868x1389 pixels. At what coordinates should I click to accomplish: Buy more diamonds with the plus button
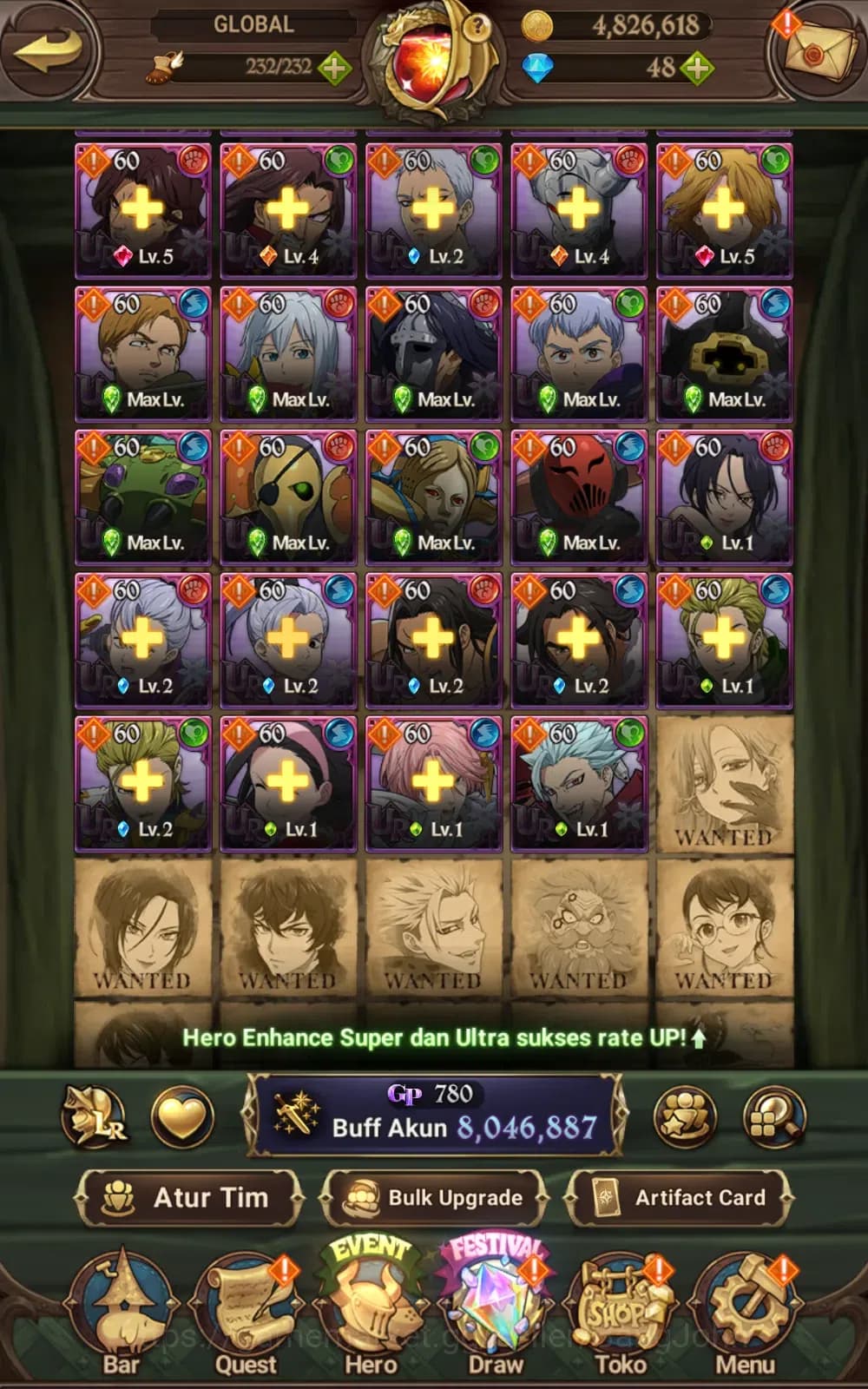tap(697, 68)
